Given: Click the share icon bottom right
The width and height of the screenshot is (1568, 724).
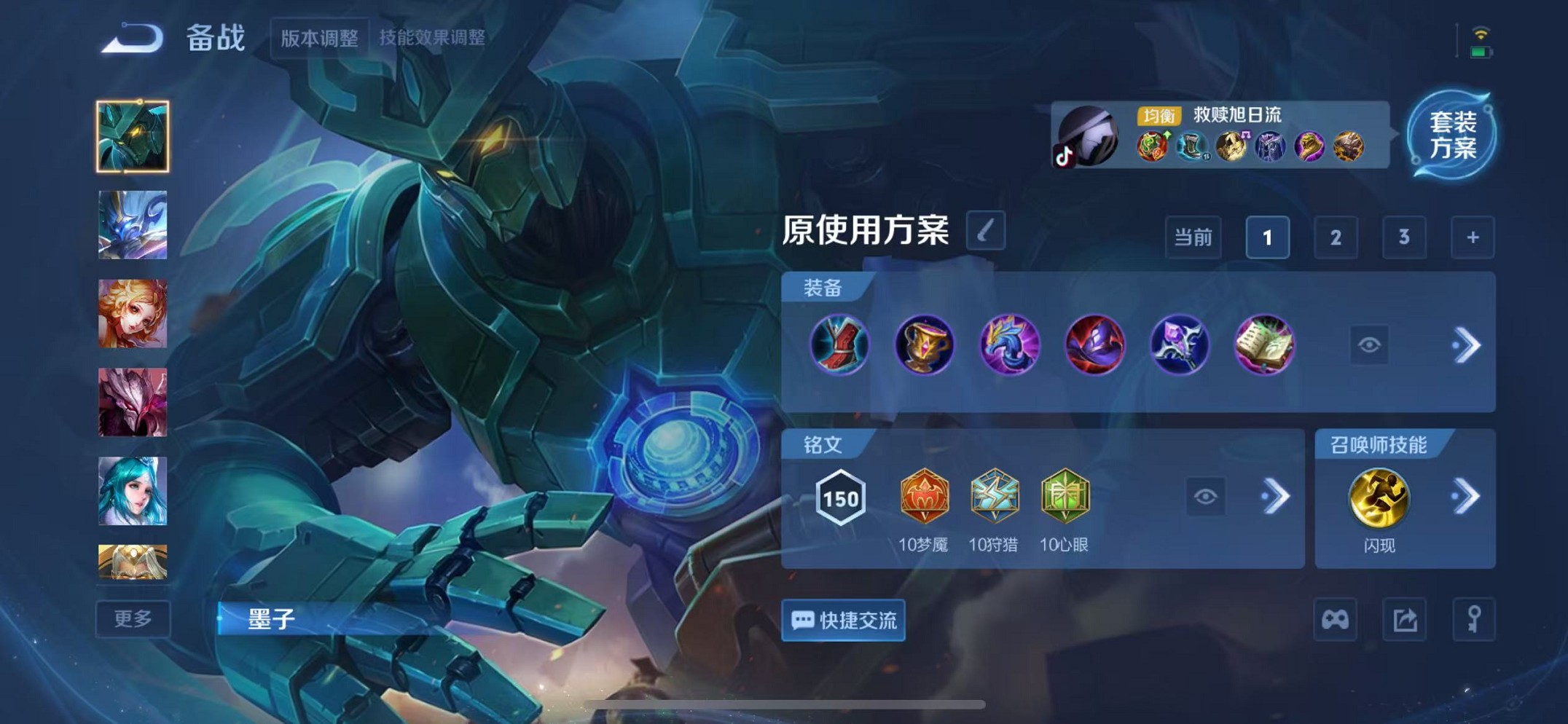Looking at the screenshot, I should pyautogui.click(x=1404, y=620).
